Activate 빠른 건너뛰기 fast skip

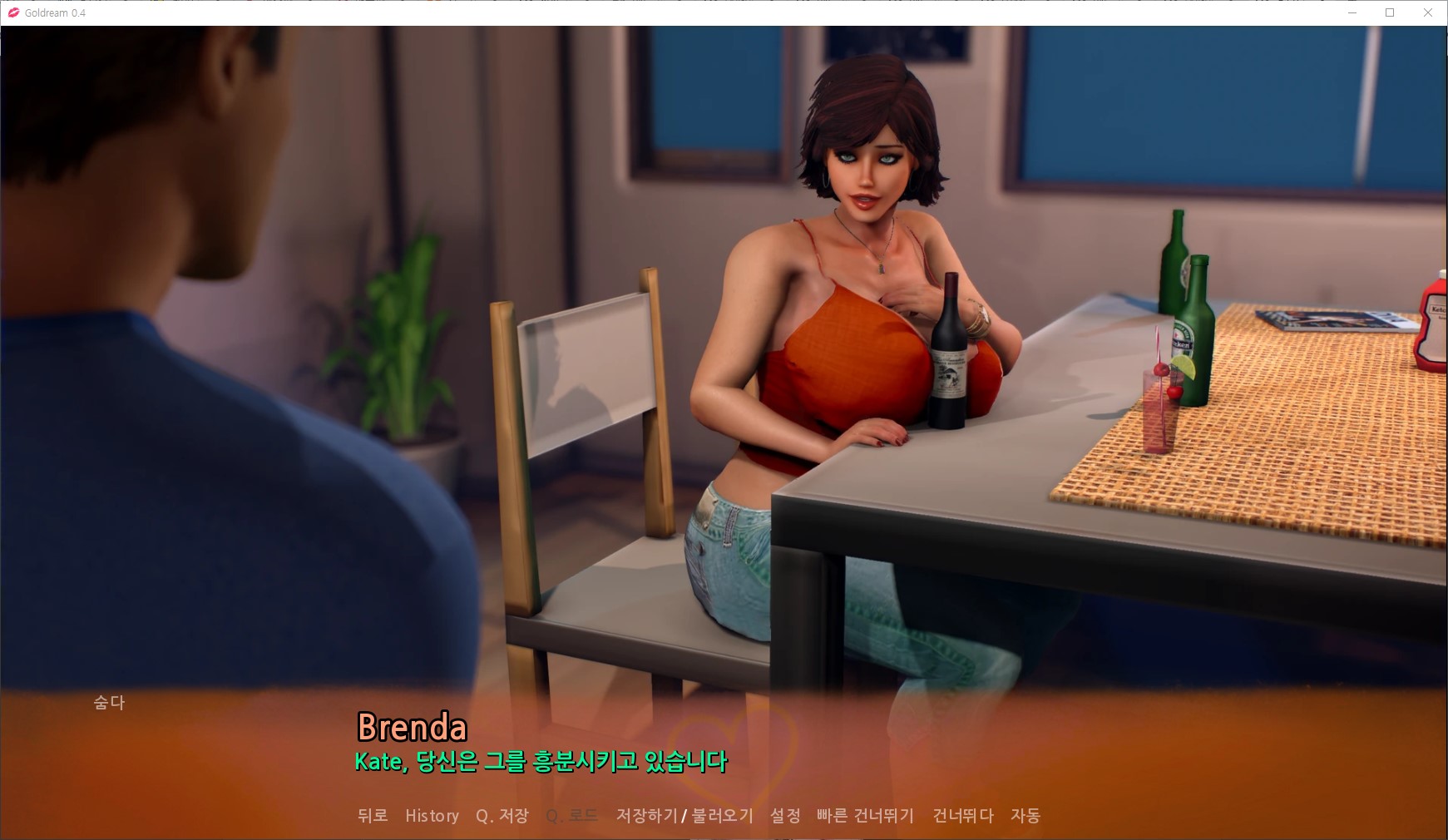tap(865, 816)
